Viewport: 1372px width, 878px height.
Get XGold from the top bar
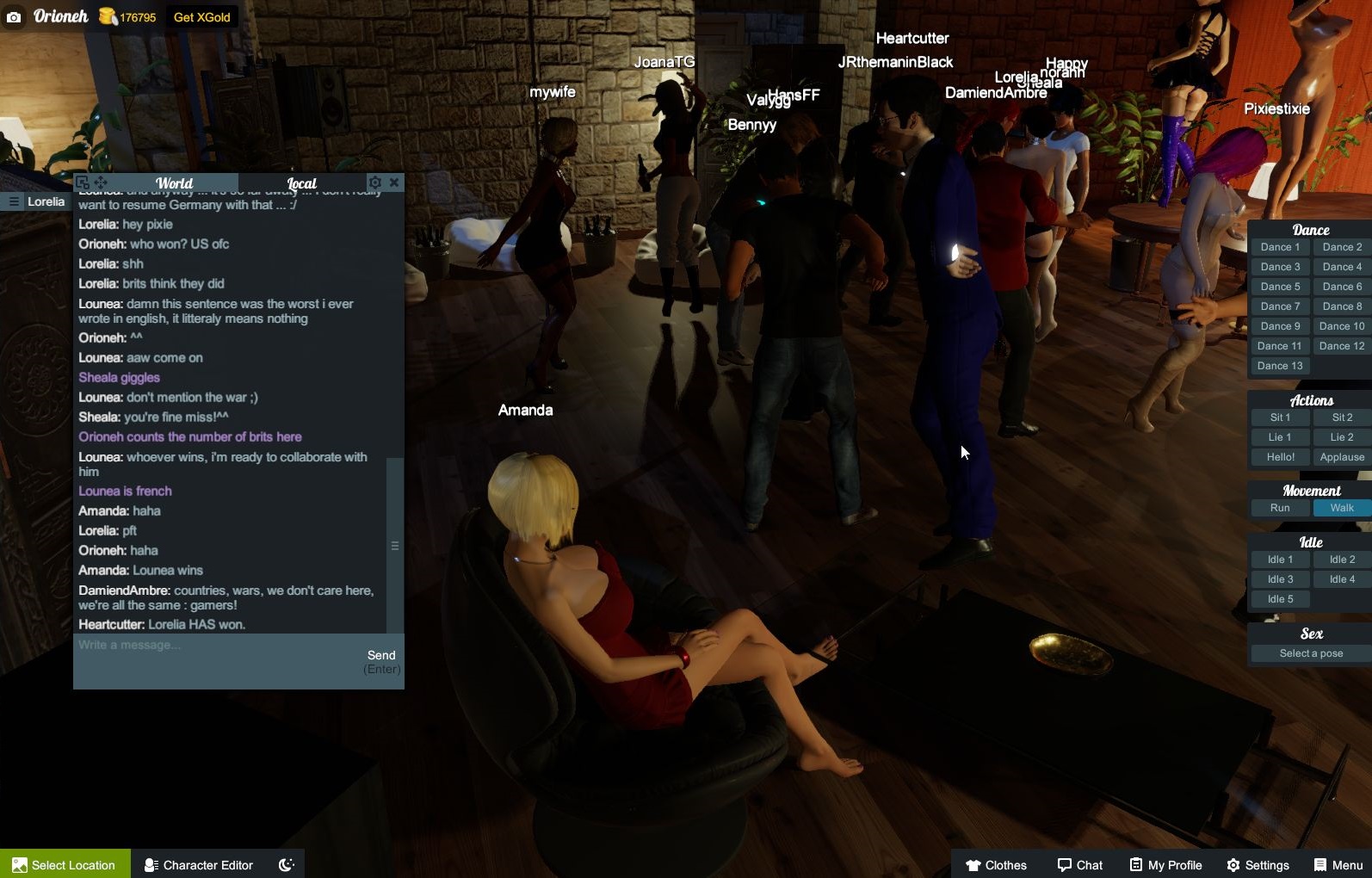coord(201,17)
